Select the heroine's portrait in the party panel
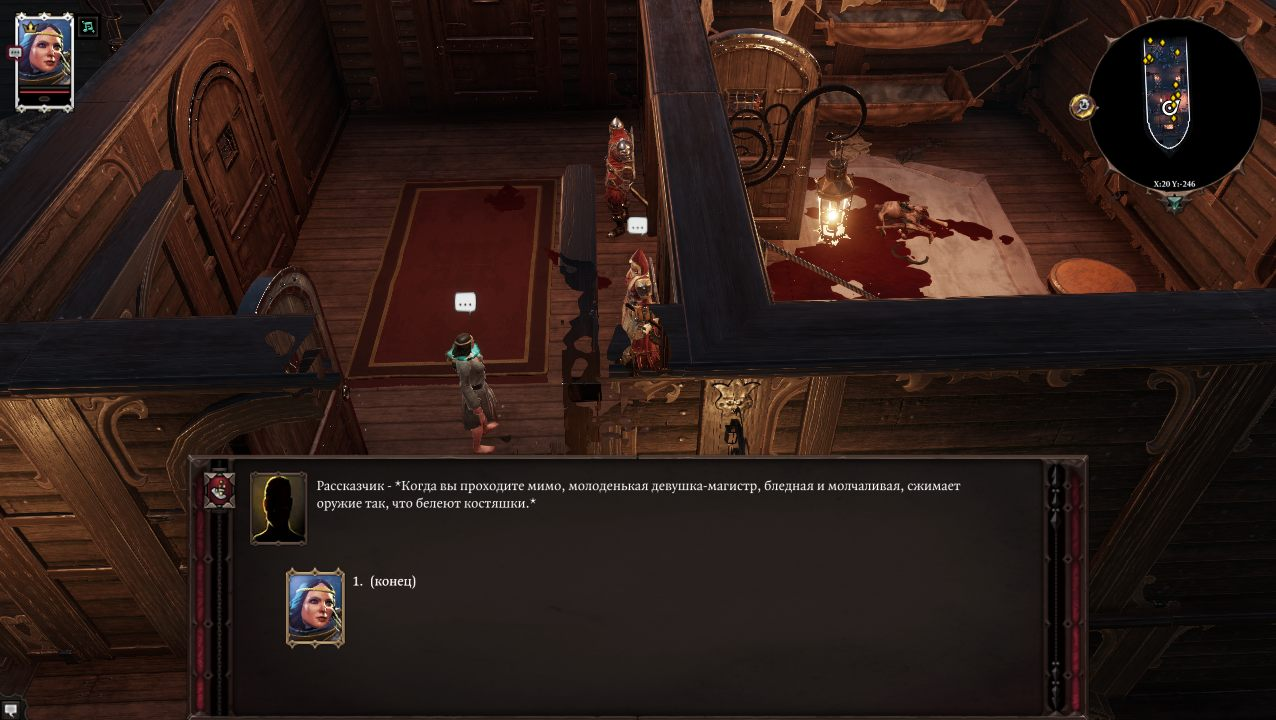Screen dimensions: 1276x720 tap(45, 60)
